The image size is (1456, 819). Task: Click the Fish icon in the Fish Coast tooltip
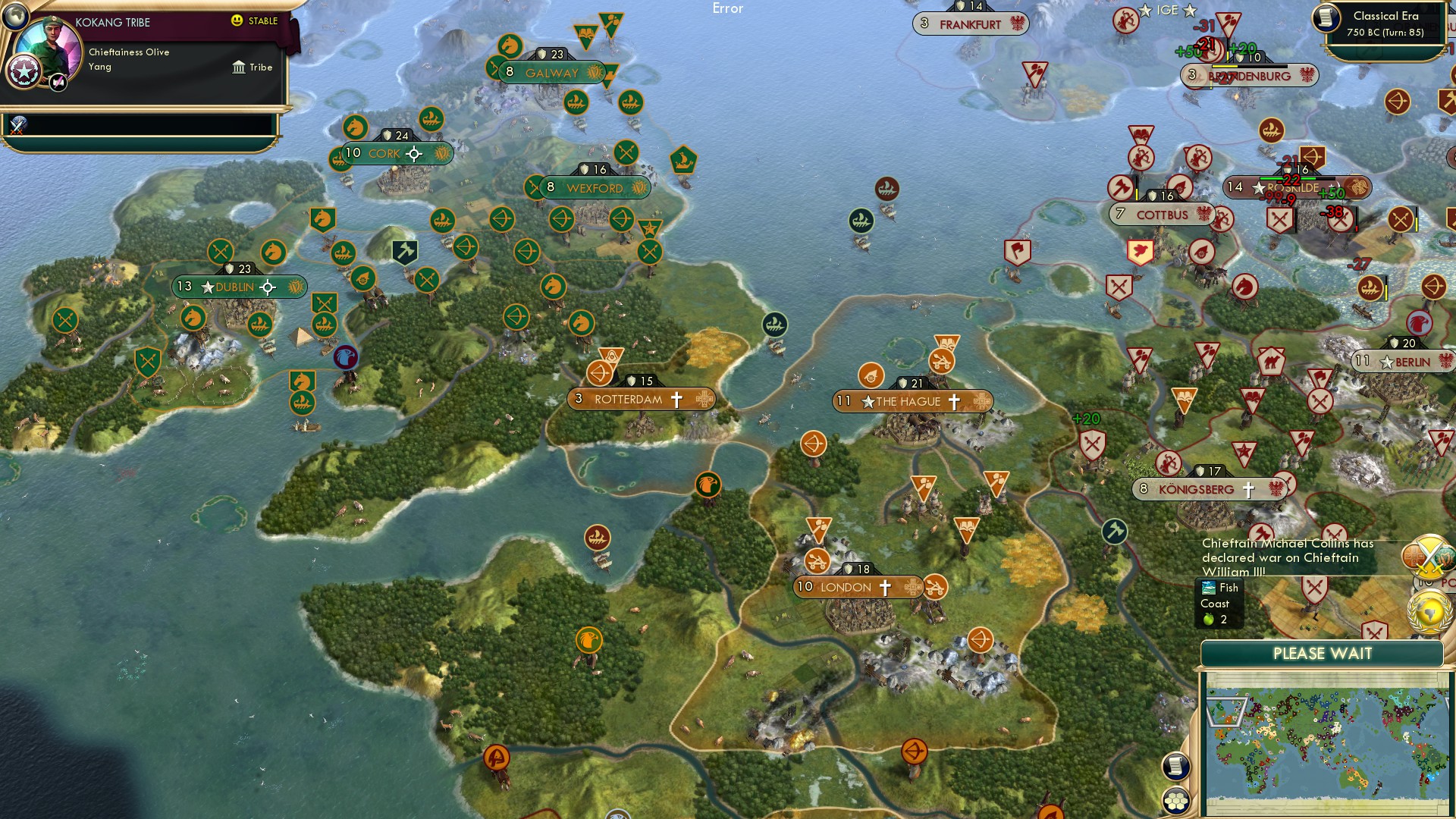pyautogui.click(x=1208, y=587)
